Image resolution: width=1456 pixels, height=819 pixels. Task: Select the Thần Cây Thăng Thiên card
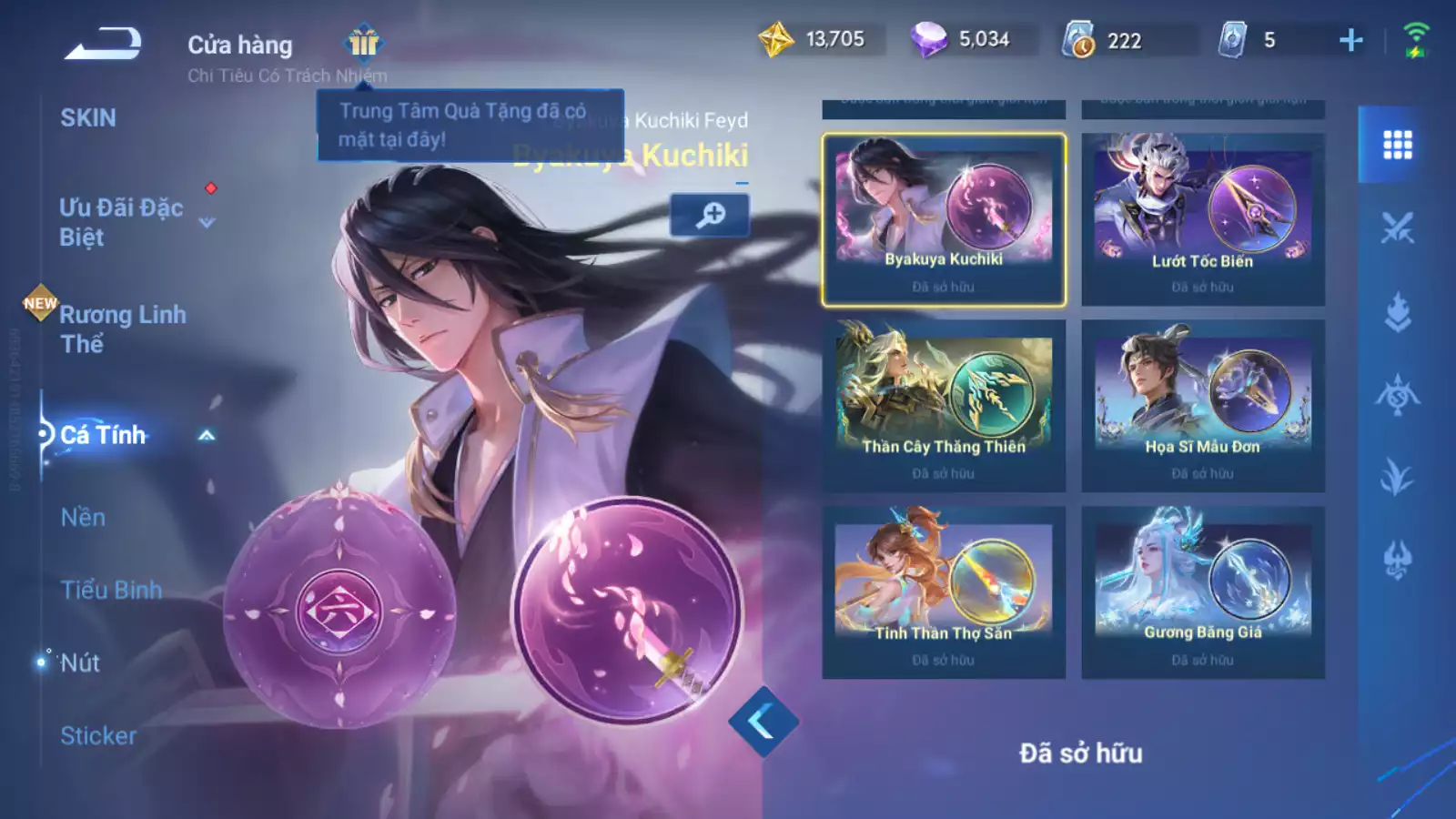pyautogui.click(x=942, y=400)
